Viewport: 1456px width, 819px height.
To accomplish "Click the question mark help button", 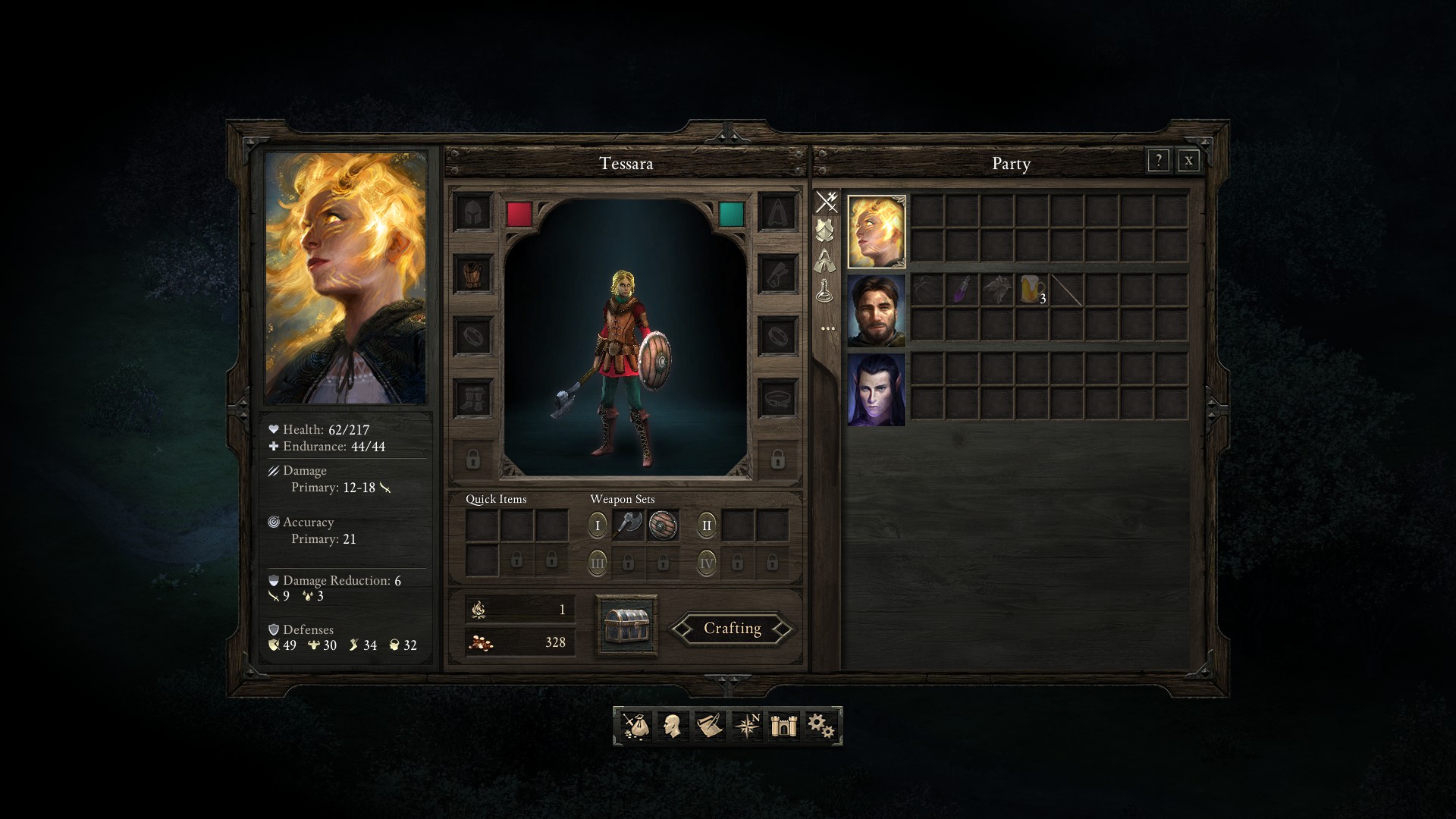I will [x=1158, y=161].
